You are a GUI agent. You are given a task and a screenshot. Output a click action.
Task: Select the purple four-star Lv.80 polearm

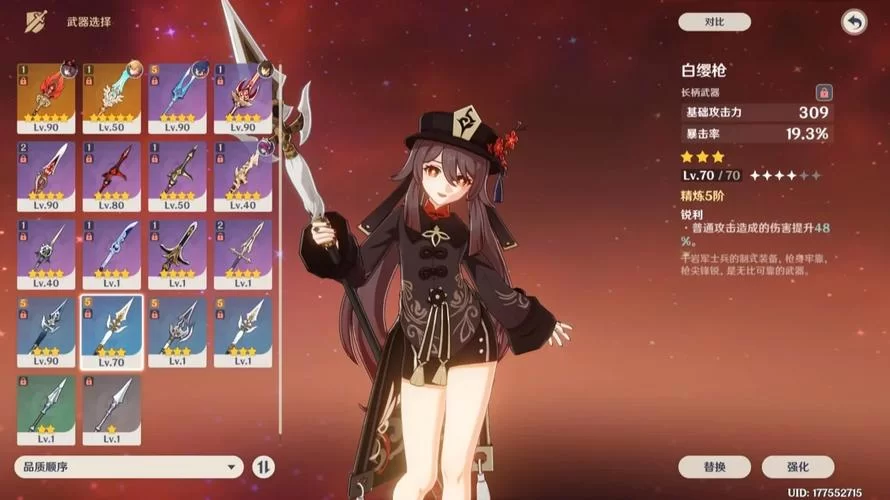tap(111, 174)
